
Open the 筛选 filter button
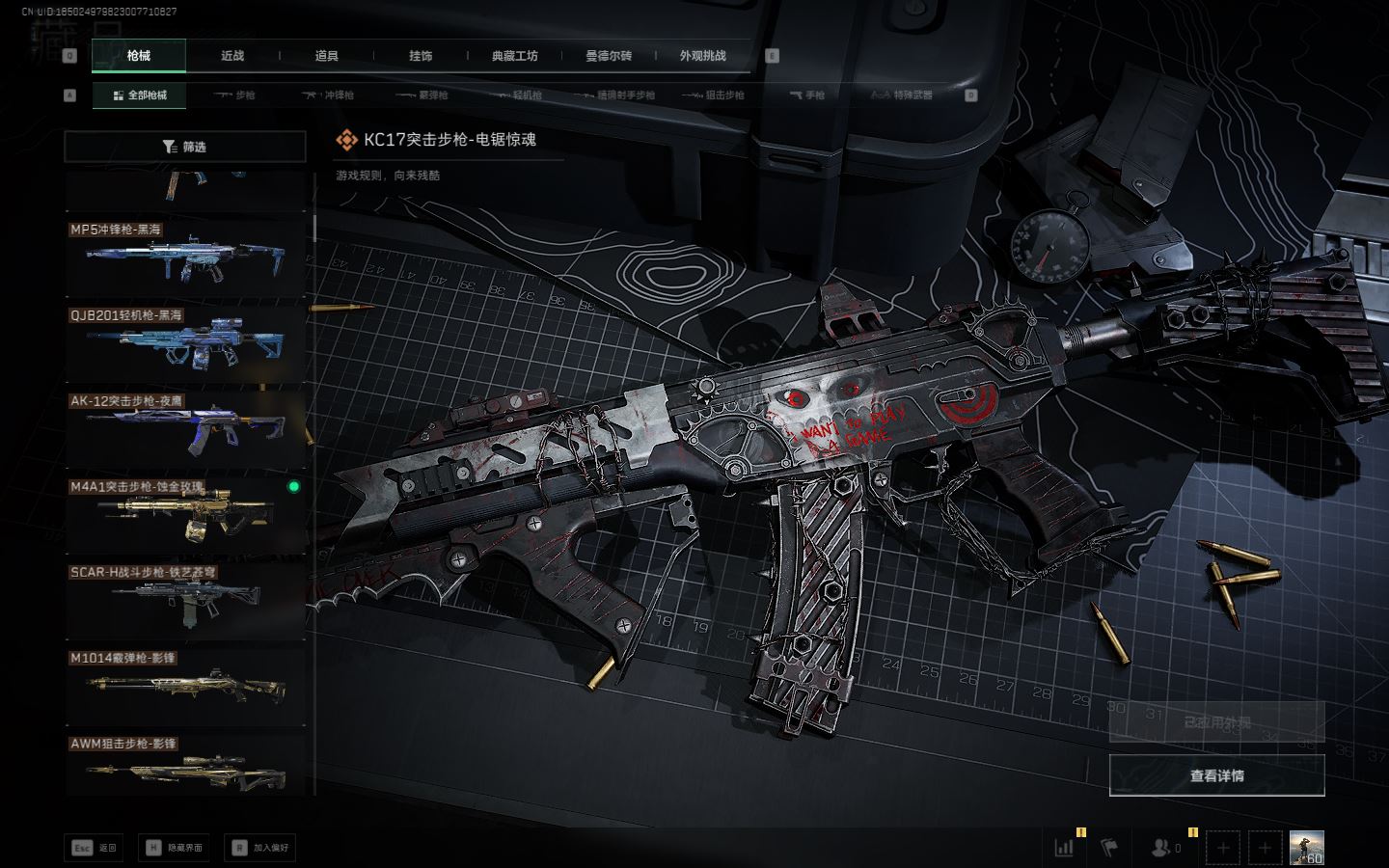185,147
